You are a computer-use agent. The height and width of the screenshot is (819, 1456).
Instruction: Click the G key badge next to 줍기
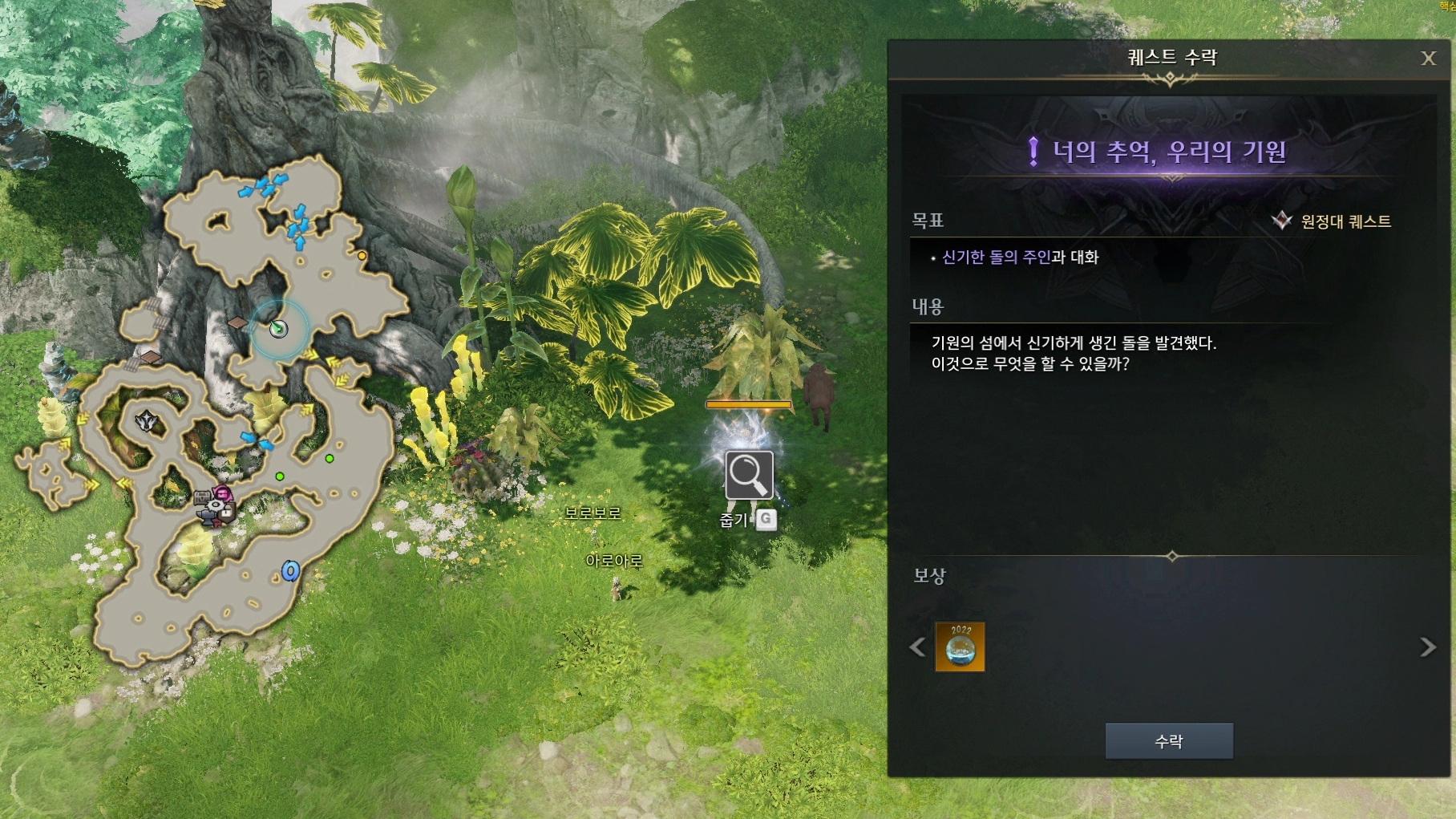coord(765,521)
